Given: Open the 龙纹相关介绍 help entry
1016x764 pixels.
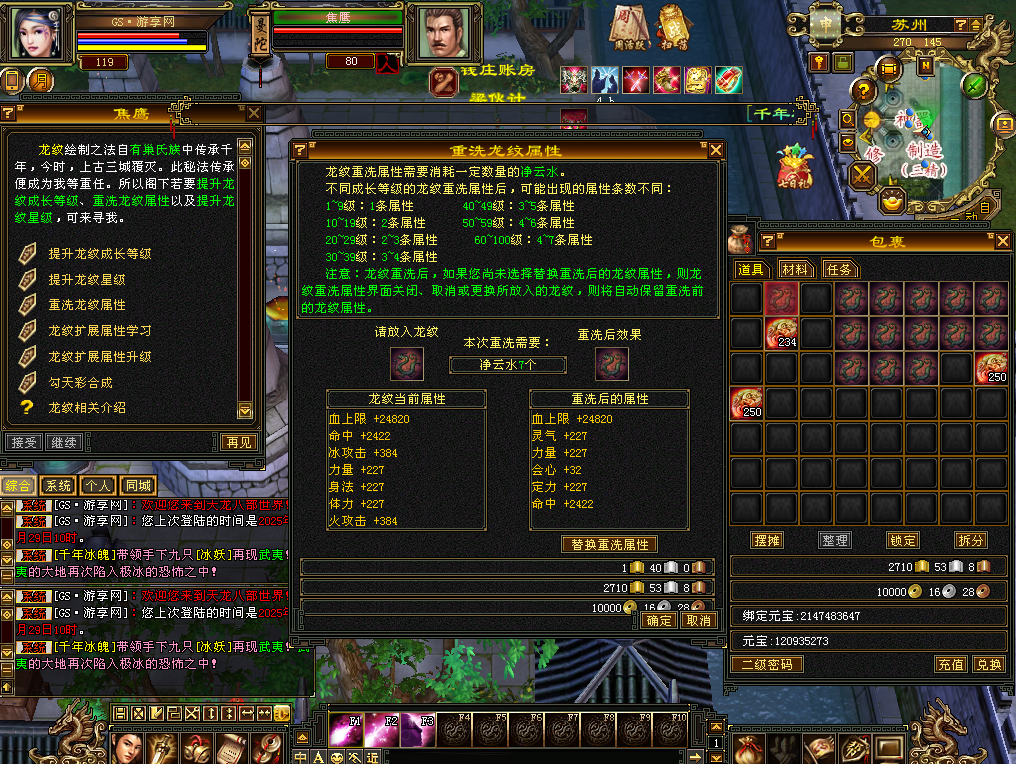Looking at the screenshot, I should click(87, 408).
